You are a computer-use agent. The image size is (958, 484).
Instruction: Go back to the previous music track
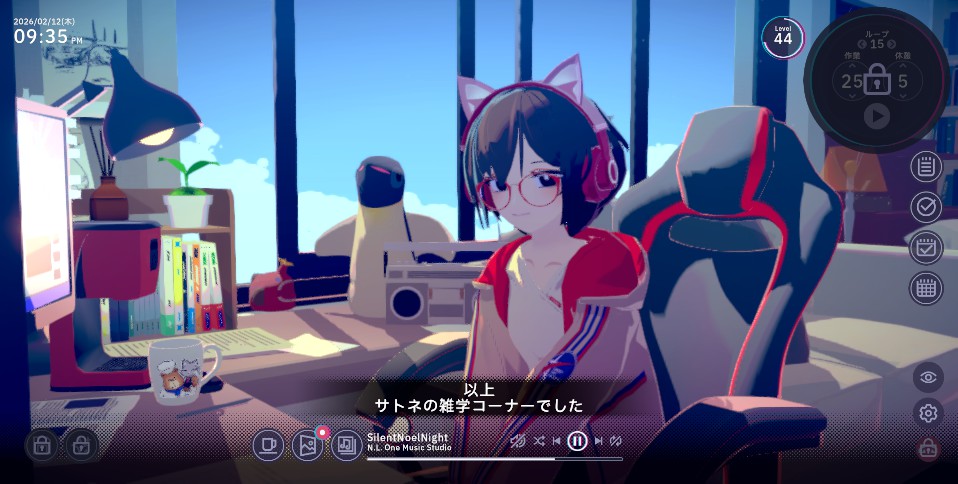point(556,440)
